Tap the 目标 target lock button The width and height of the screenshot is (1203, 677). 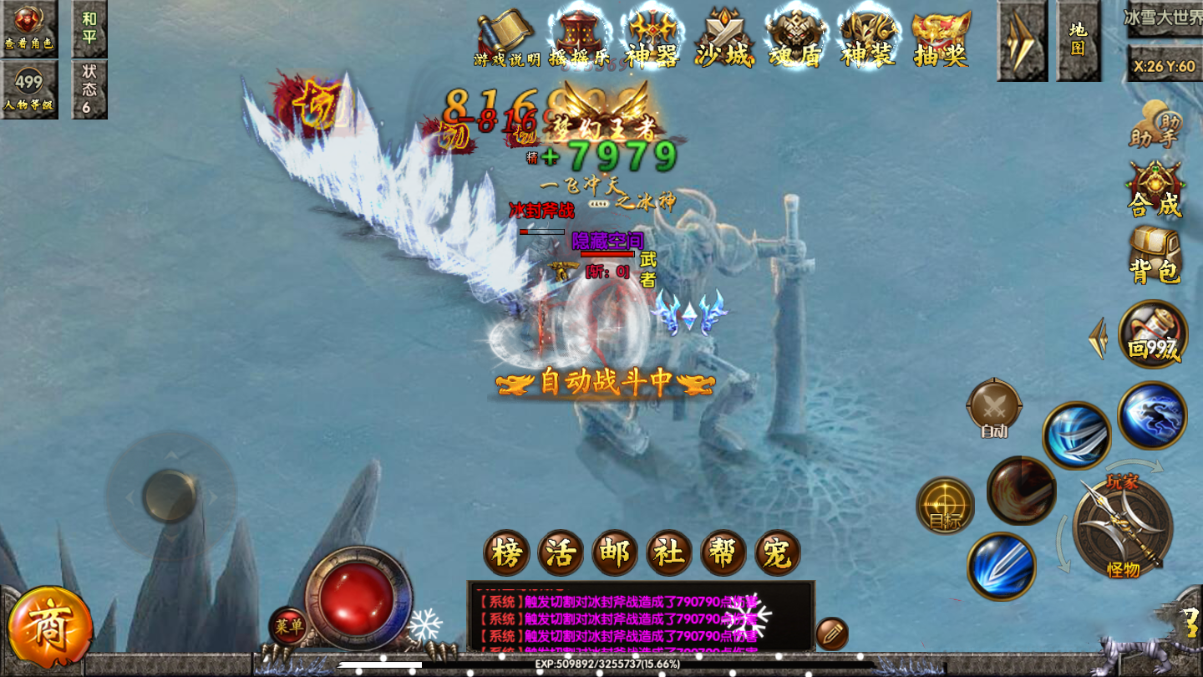pos(945,505)
